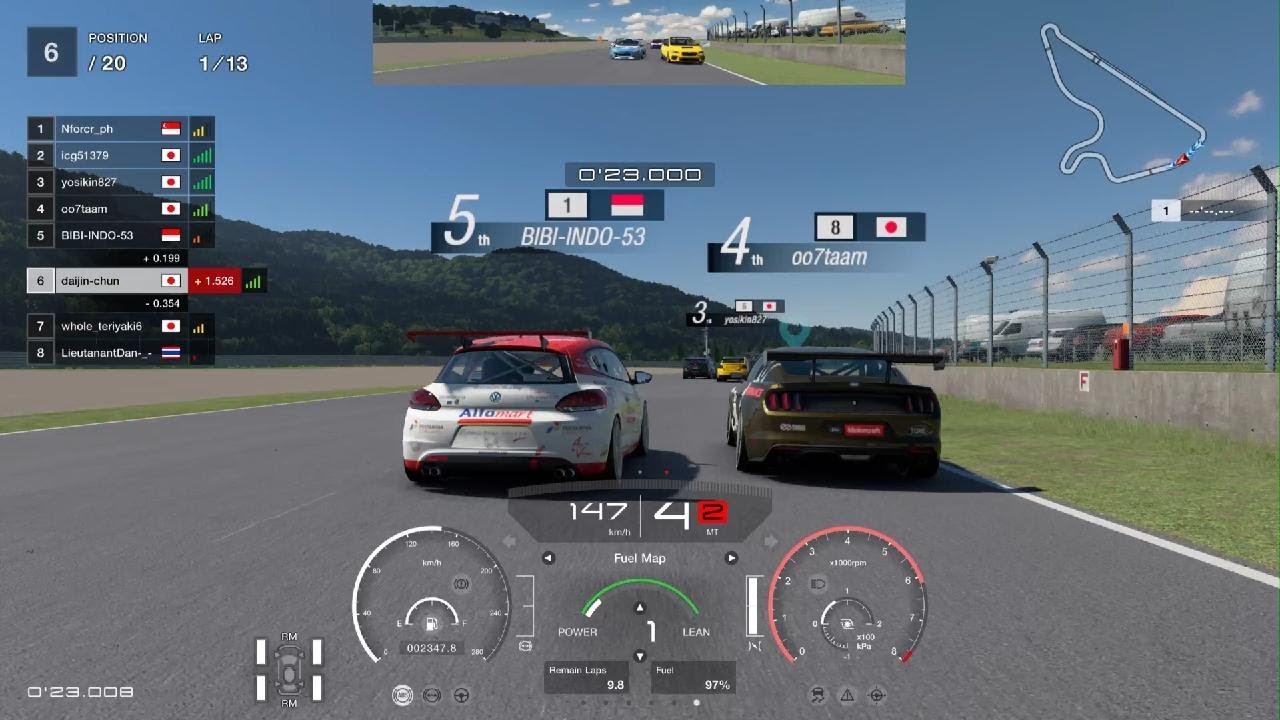The image size is (1280, 720).
Task: Switch Fuel Map page with left arrow
Action: pyautogui.click(x=548, y=558)
